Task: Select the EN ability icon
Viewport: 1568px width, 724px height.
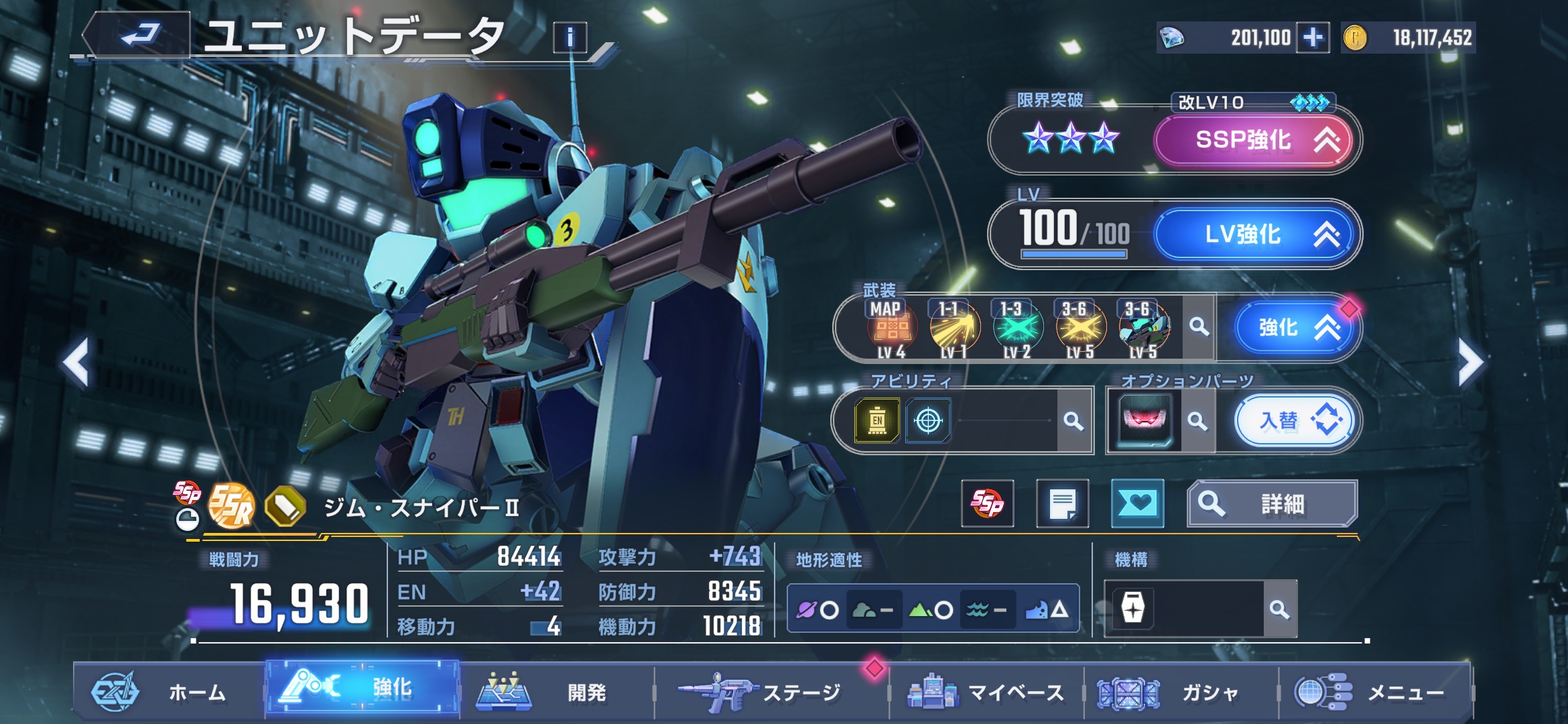Action: point(877,421)
